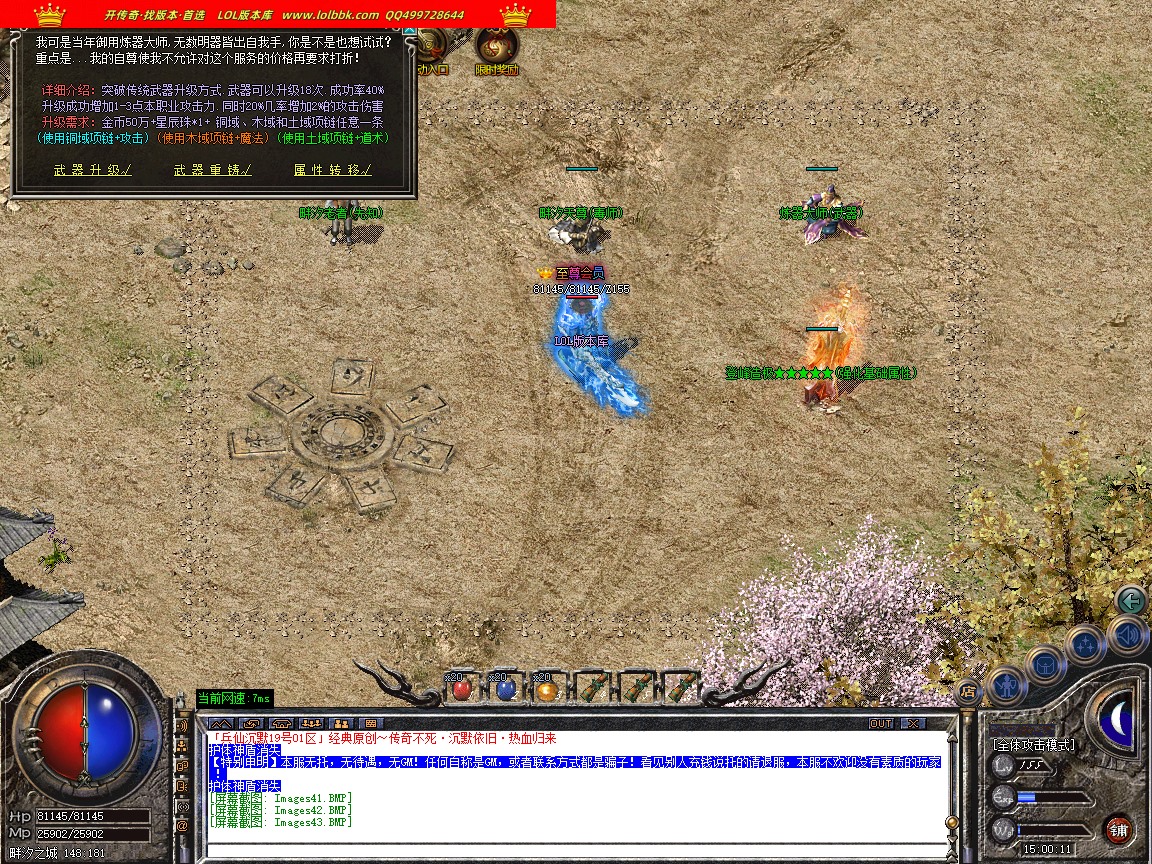Open the bag inventory round button
Viewport: 1152px width, 864px height.
(1046, 664)
